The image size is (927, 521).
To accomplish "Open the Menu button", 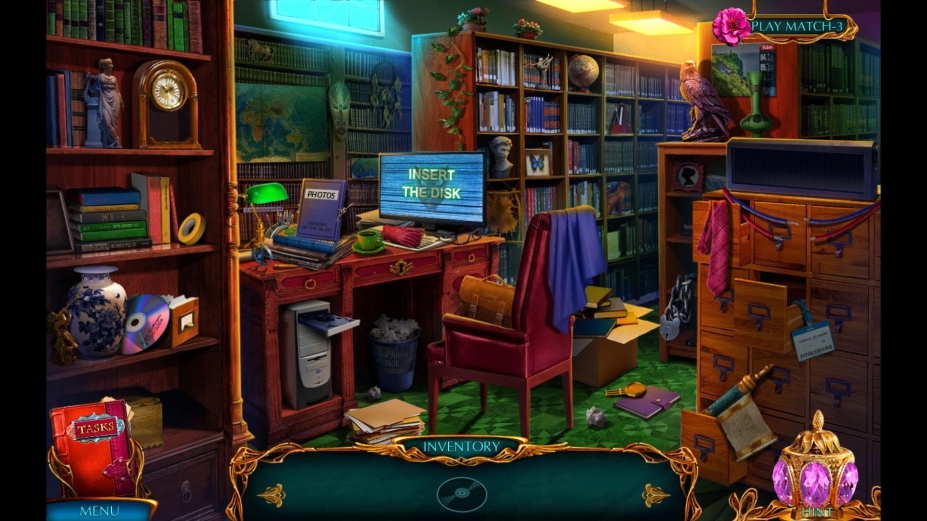I will point(98,510).
